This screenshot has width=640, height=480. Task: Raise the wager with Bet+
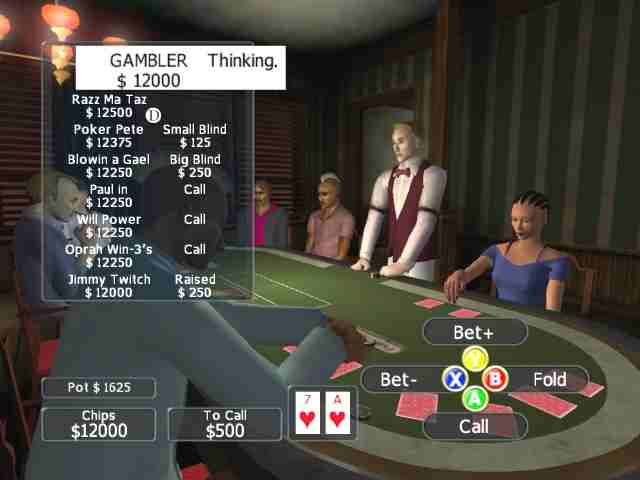point(475,331)
